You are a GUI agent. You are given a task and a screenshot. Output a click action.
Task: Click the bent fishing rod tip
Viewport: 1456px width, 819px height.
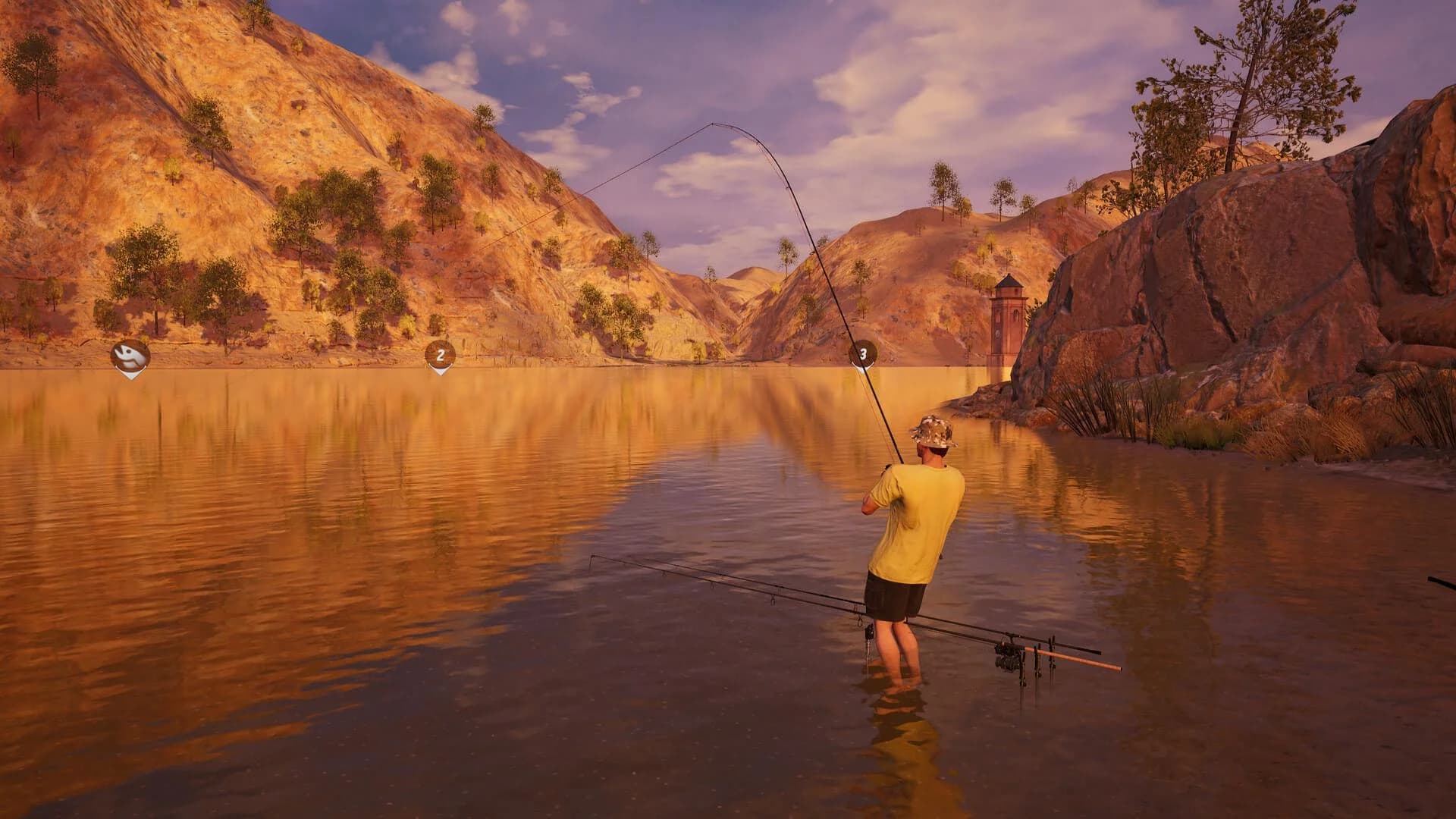click(x=711, y=123)
